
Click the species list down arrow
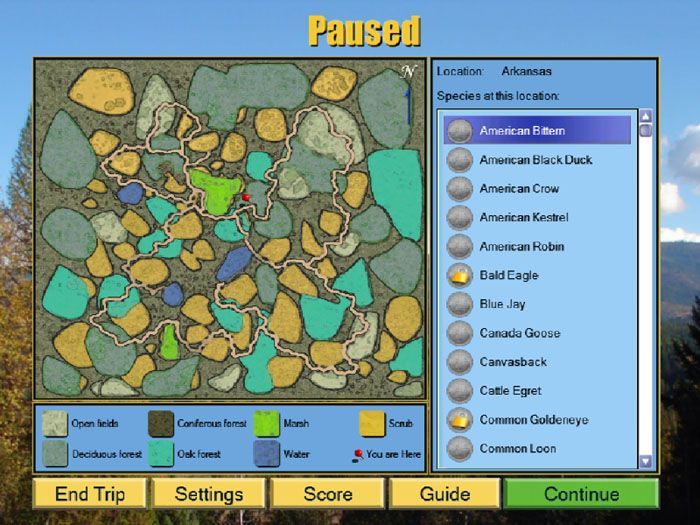coord(645,461)
